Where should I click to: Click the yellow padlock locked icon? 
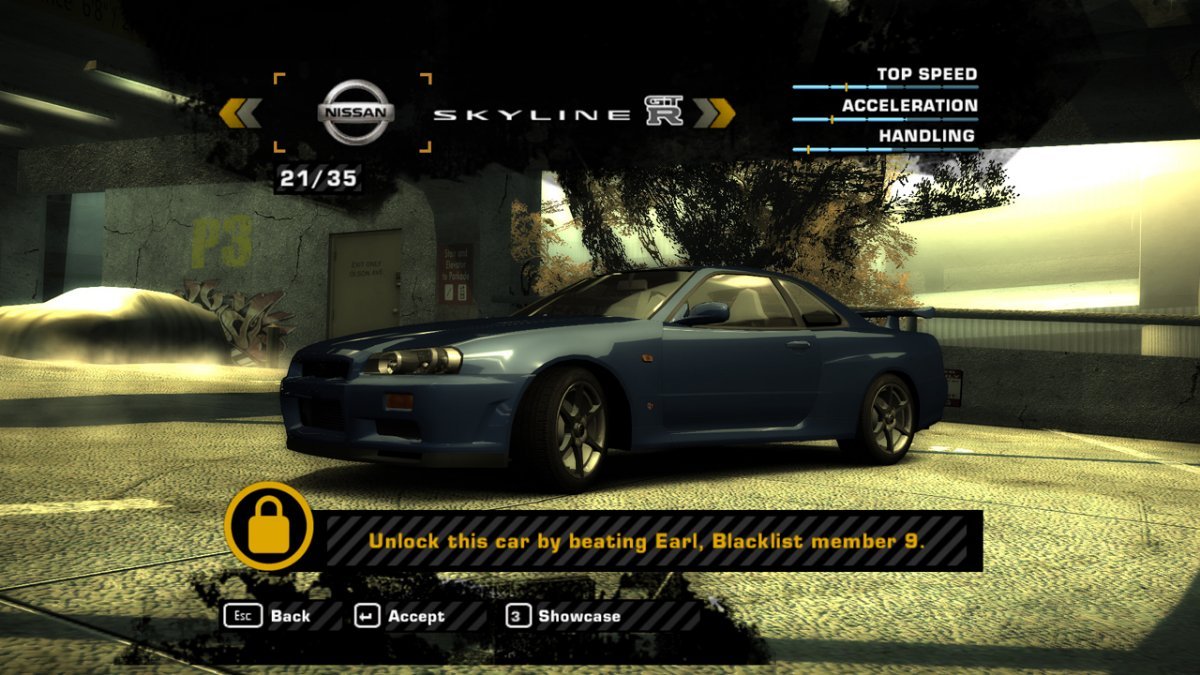(268, 526)
